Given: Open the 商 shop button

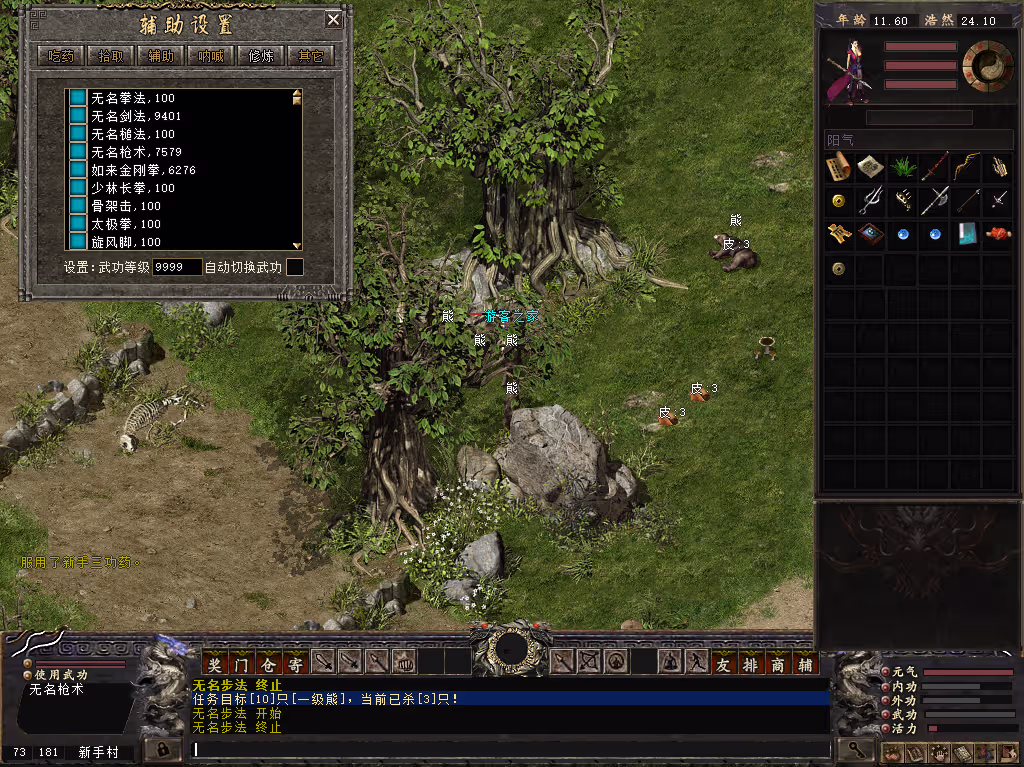Looking at the screenshot, I should tap(778, 662).
